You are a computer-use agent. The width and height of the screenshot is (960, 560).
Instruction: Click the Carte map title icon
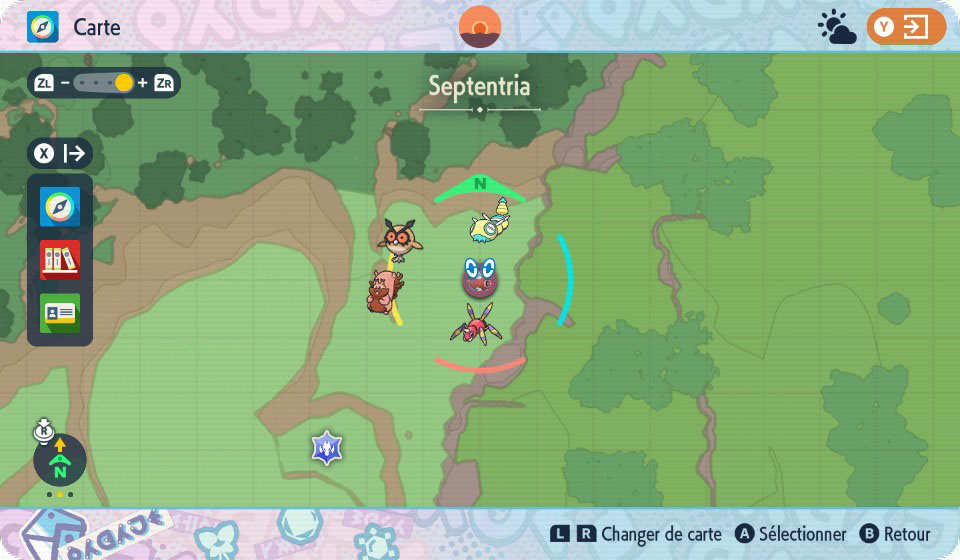(x=43, y=27)
